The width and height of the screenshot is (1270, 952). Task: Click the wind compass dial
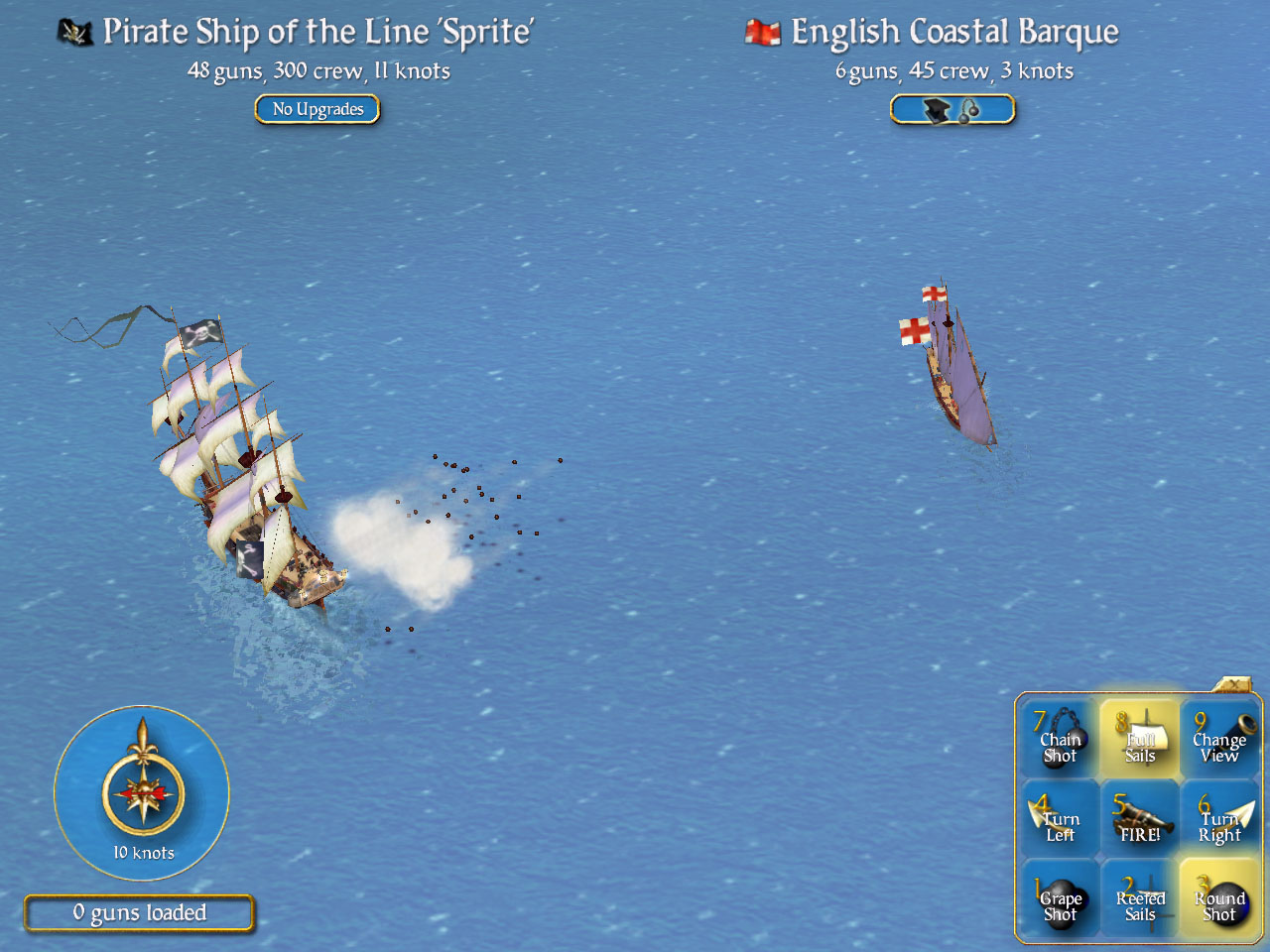pyautogui.click(x=143, y=791)
